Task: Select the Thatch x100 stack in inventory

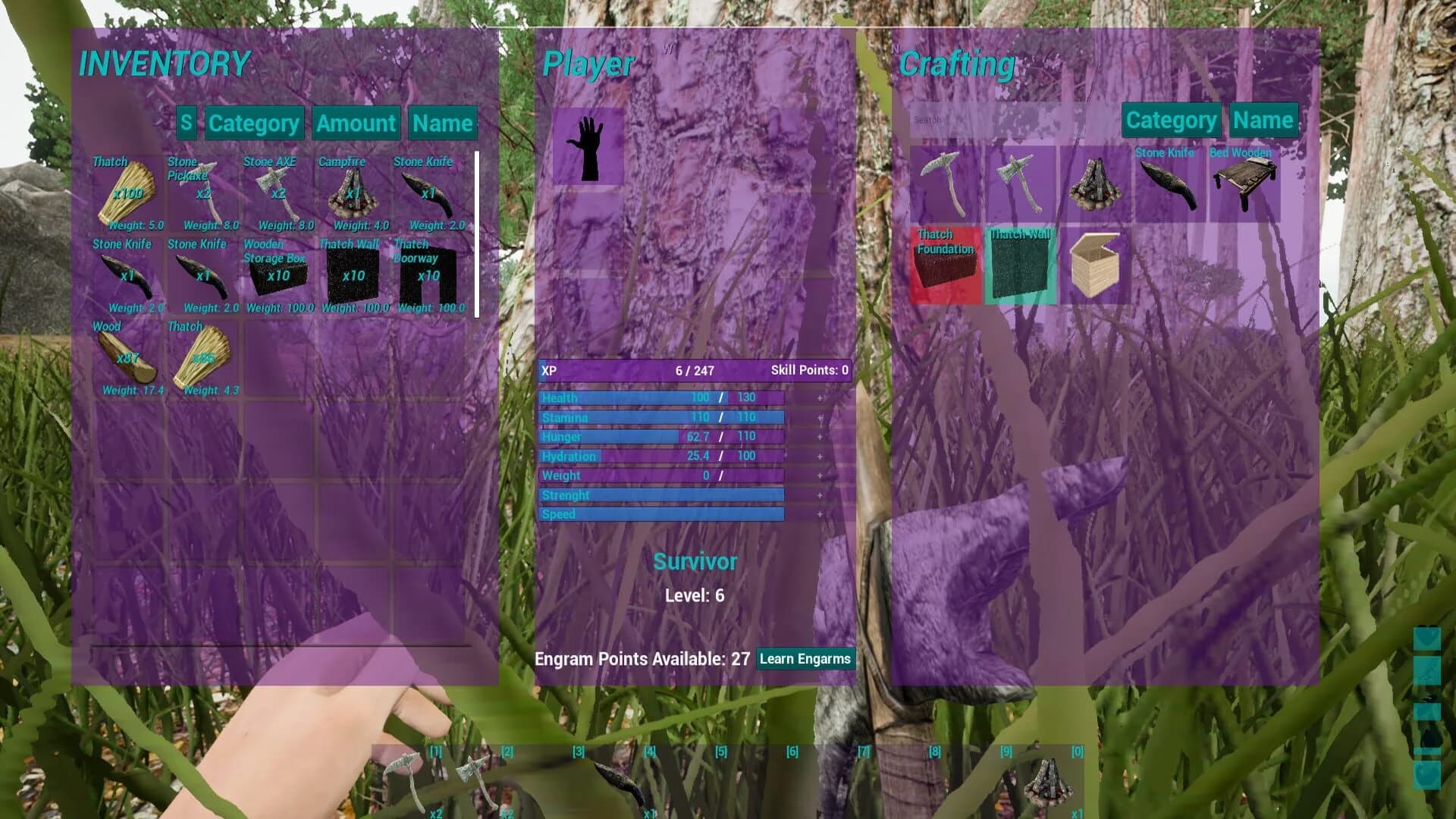Action: tap(125, 190)
